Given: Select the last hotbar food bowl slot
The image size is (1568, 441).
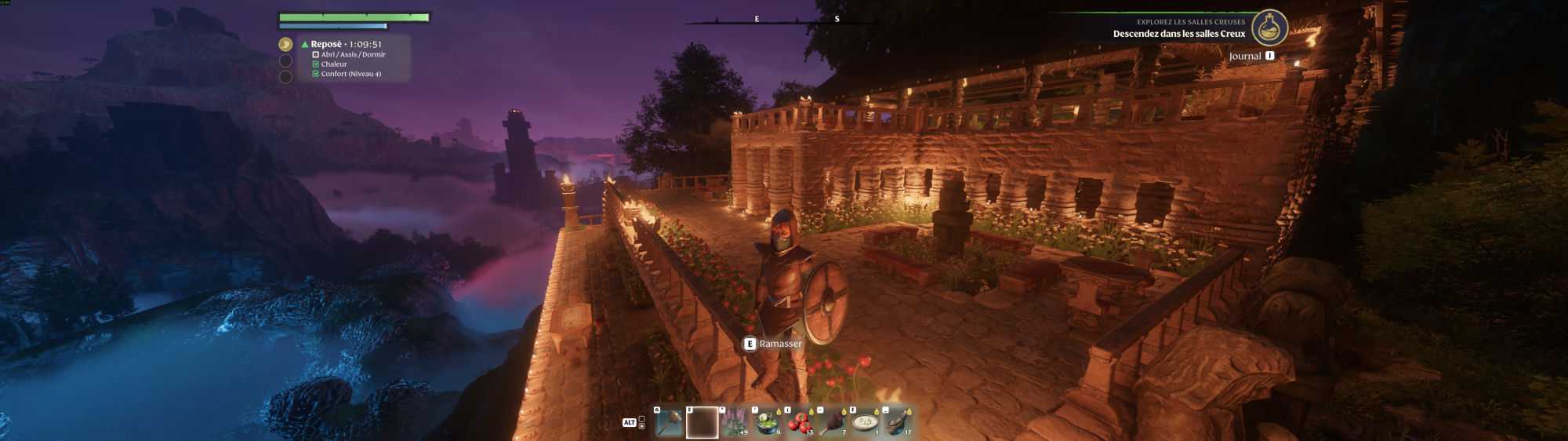Looking at the screenshot, I should coord(898,423).
